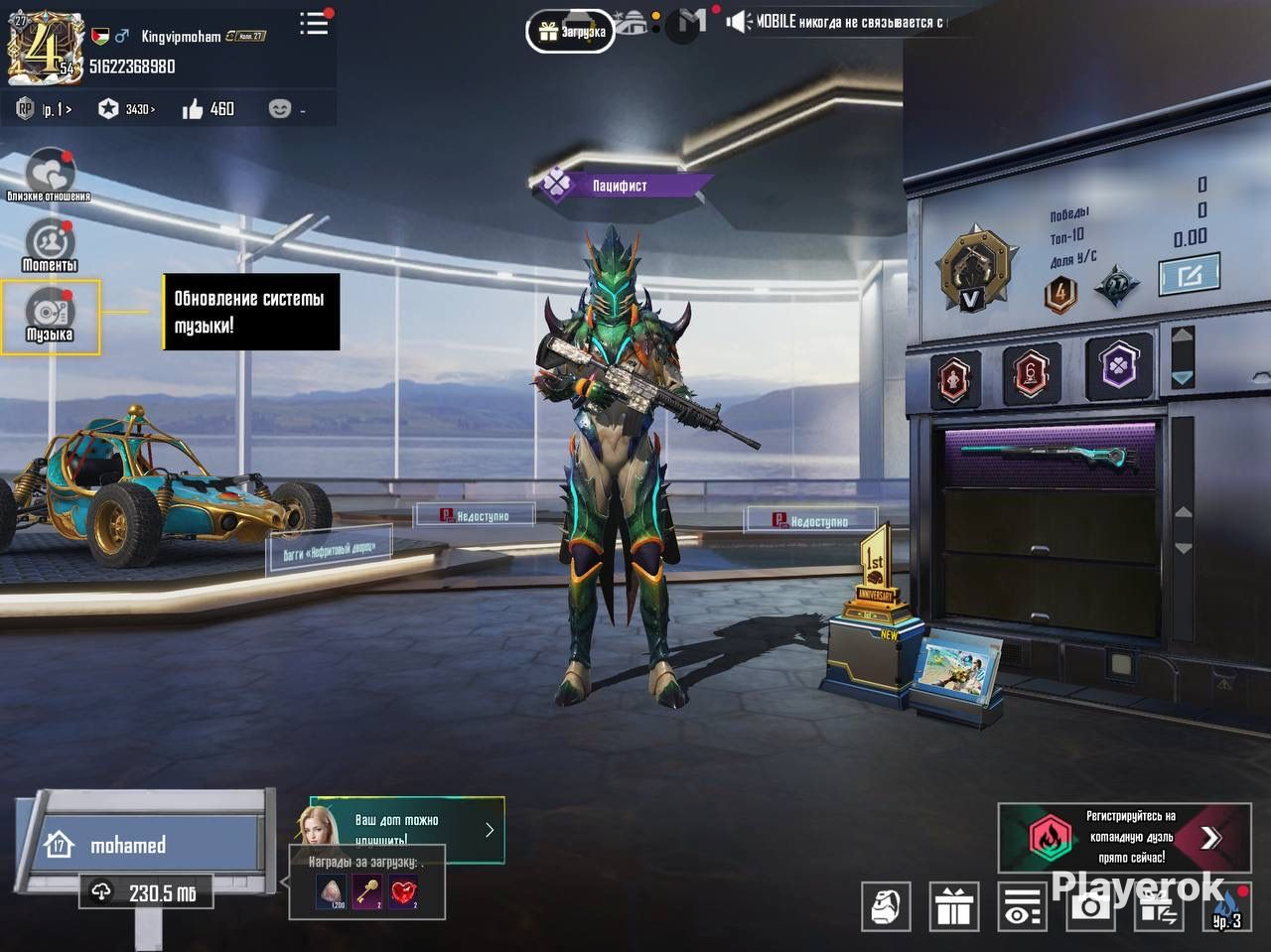The width and height of the screenshot is (1271, 952).
Task: Click the Kingvipmoham player avatar frame
Action: coord(42,47)
